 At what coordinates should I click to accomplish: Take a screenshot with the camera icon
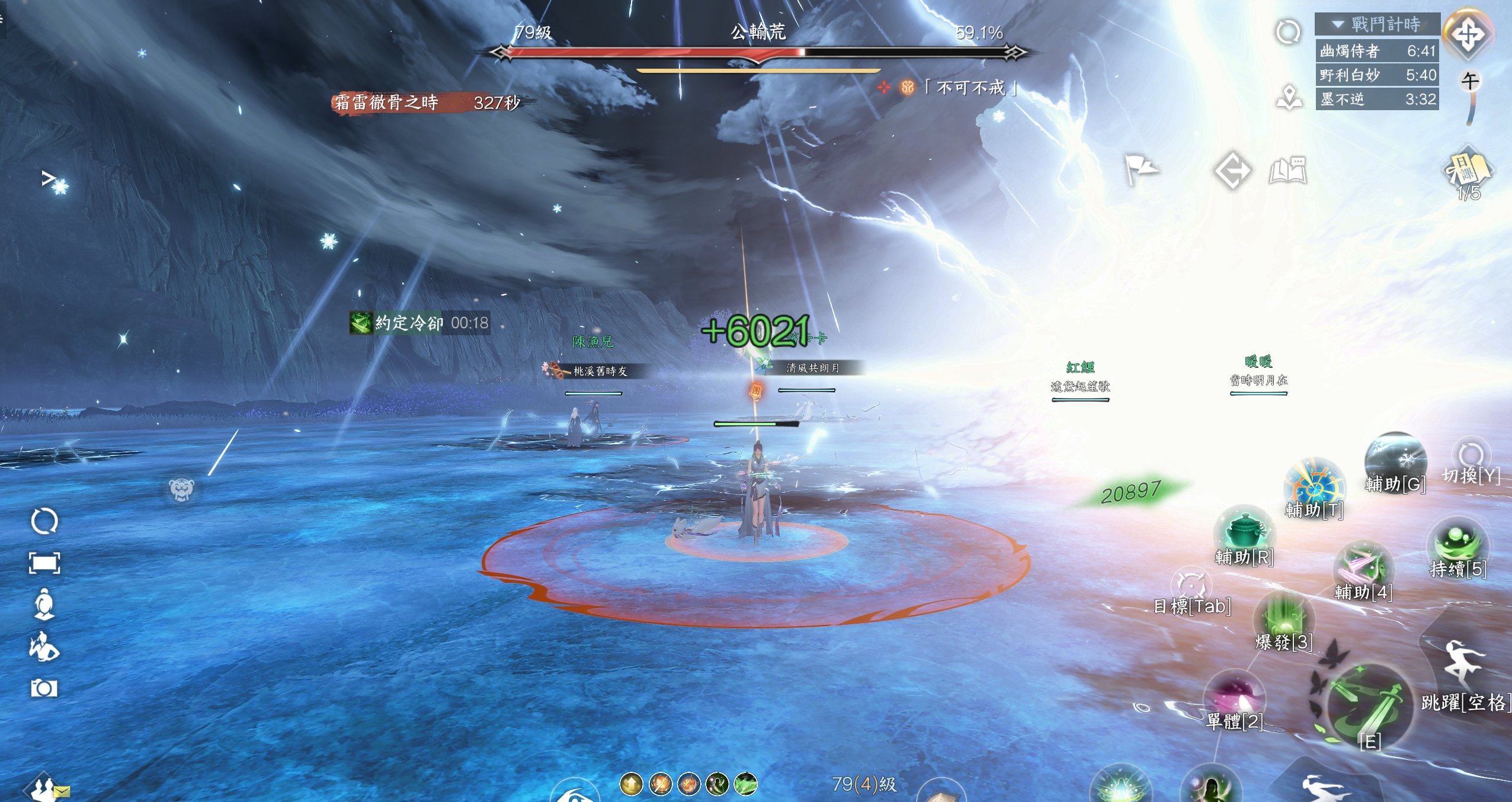point(44,688)
